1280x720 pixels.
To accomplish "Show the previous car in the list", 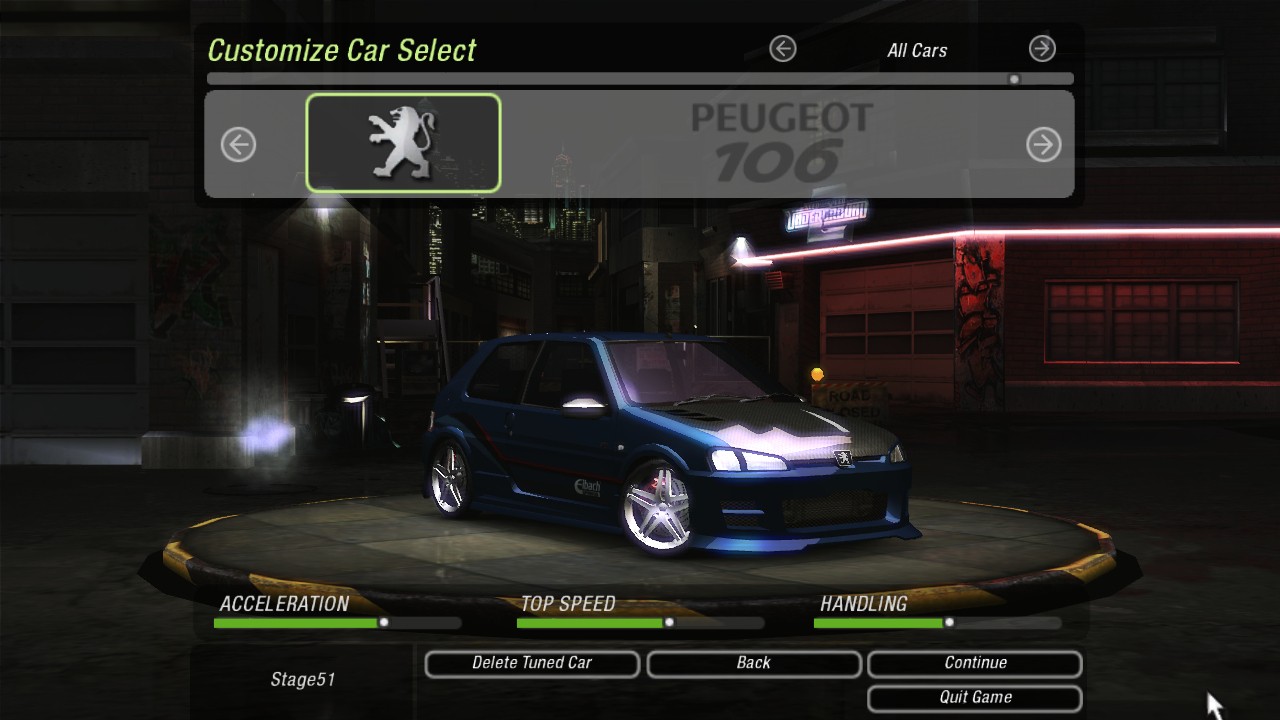I will click(x=238, y=145).
